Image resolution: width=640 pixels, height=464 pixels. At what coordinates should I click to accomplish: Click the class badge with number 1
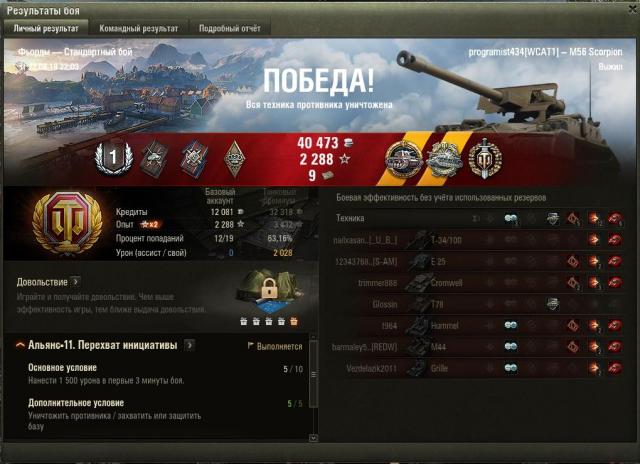(x=113, y=156)
